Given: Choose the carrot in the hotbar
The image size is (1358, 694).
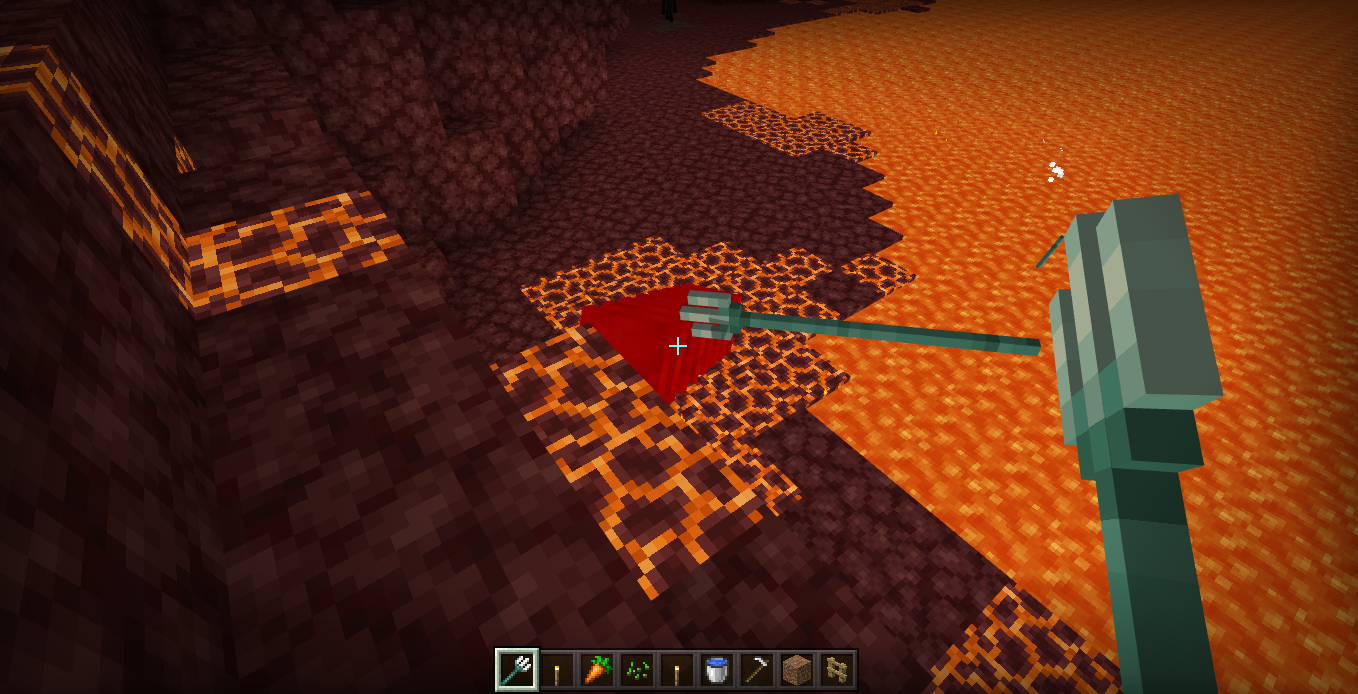Looking at the screenshot, I should 596,670.
